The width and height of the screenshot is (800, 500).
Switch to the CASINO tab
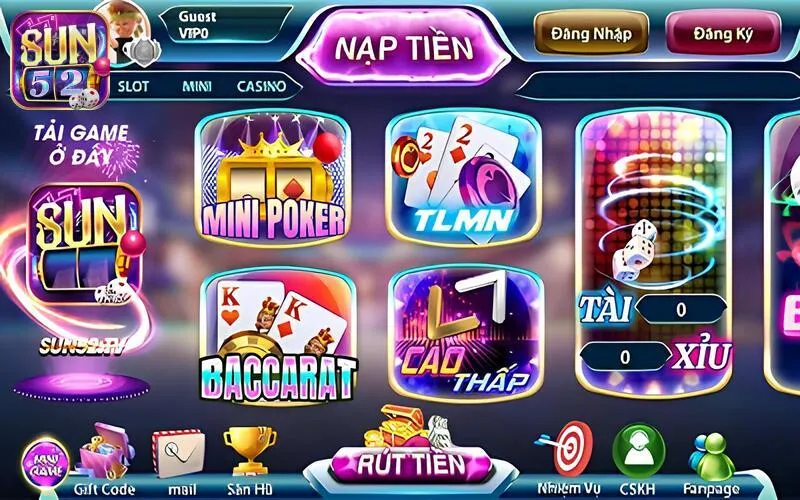click(261, 86)
